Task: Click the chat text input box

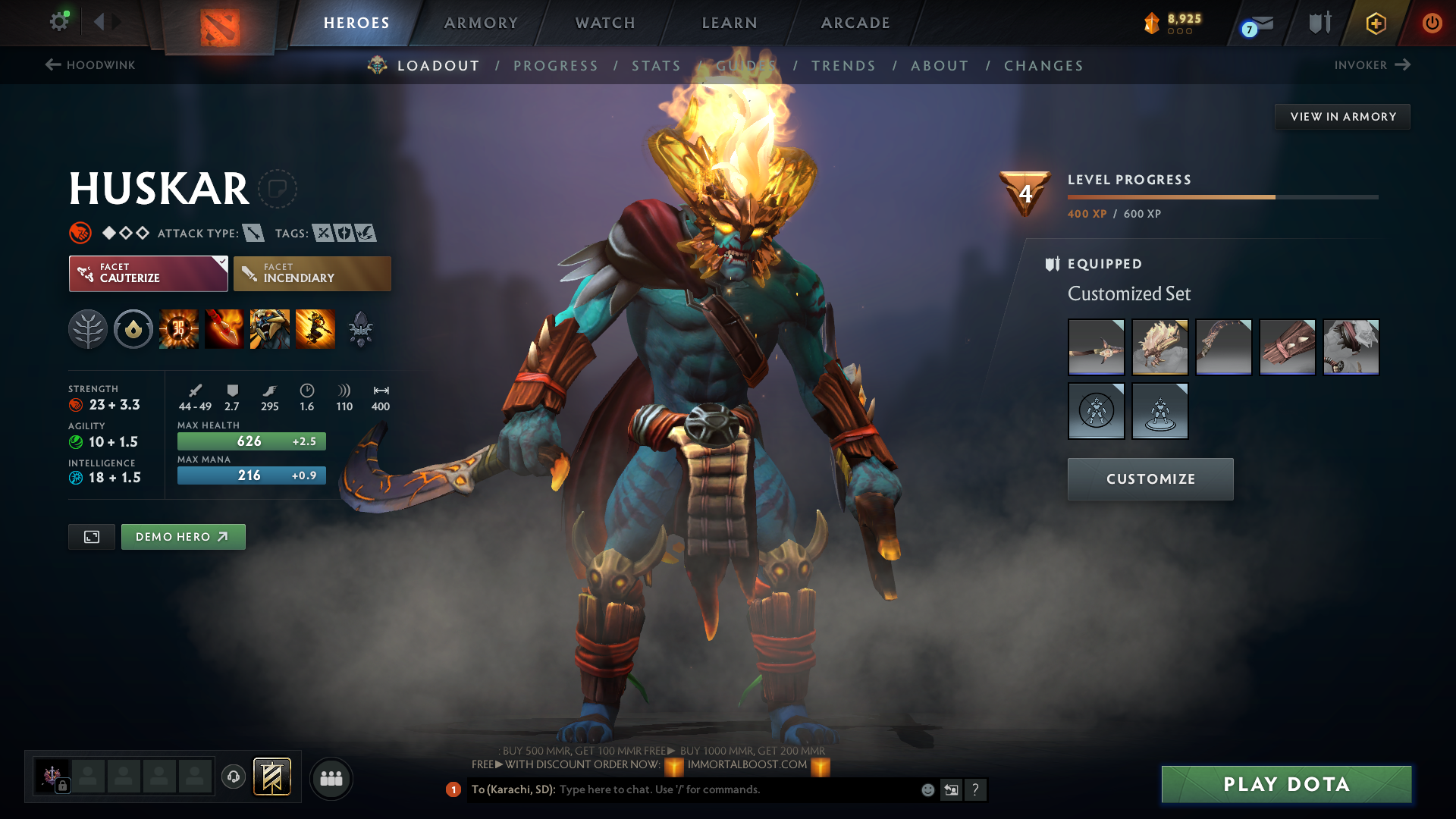Action: coord(736,789)
